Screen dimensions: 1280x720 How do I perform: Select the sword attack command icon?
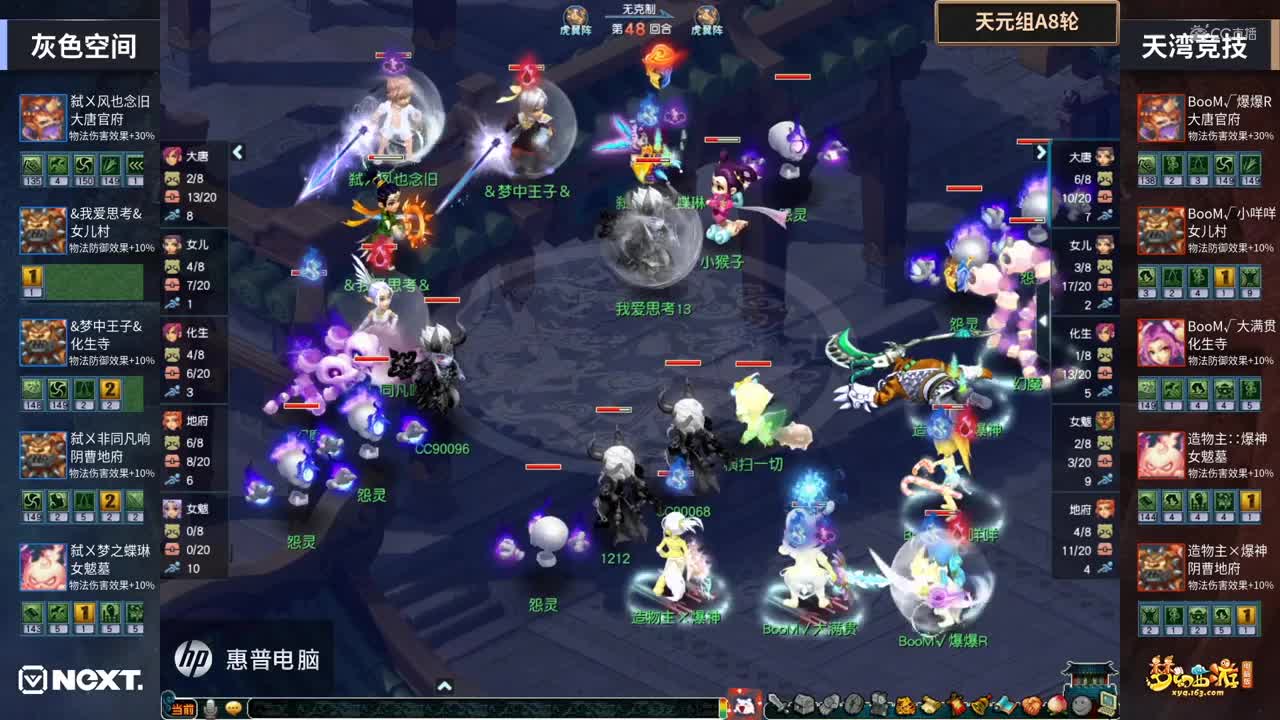point(779,705)
